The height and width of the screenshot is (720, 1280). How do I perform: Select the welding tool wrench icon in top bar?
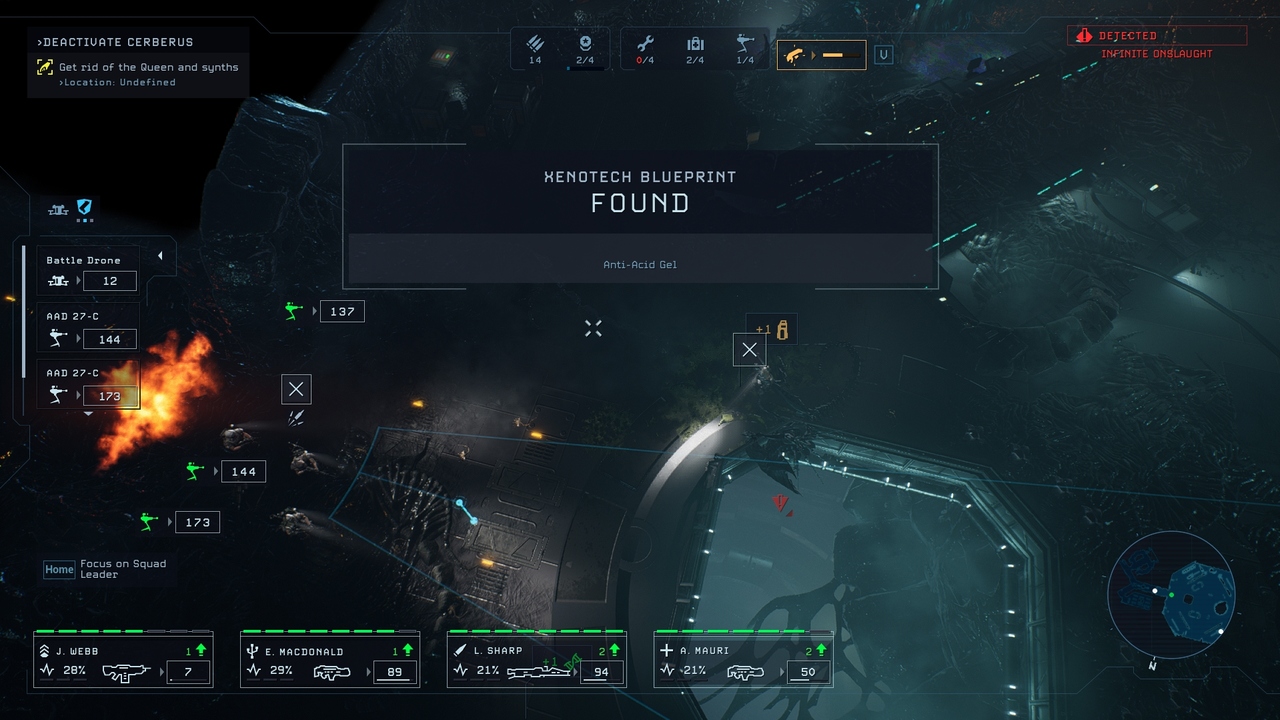tap(647, 45)
